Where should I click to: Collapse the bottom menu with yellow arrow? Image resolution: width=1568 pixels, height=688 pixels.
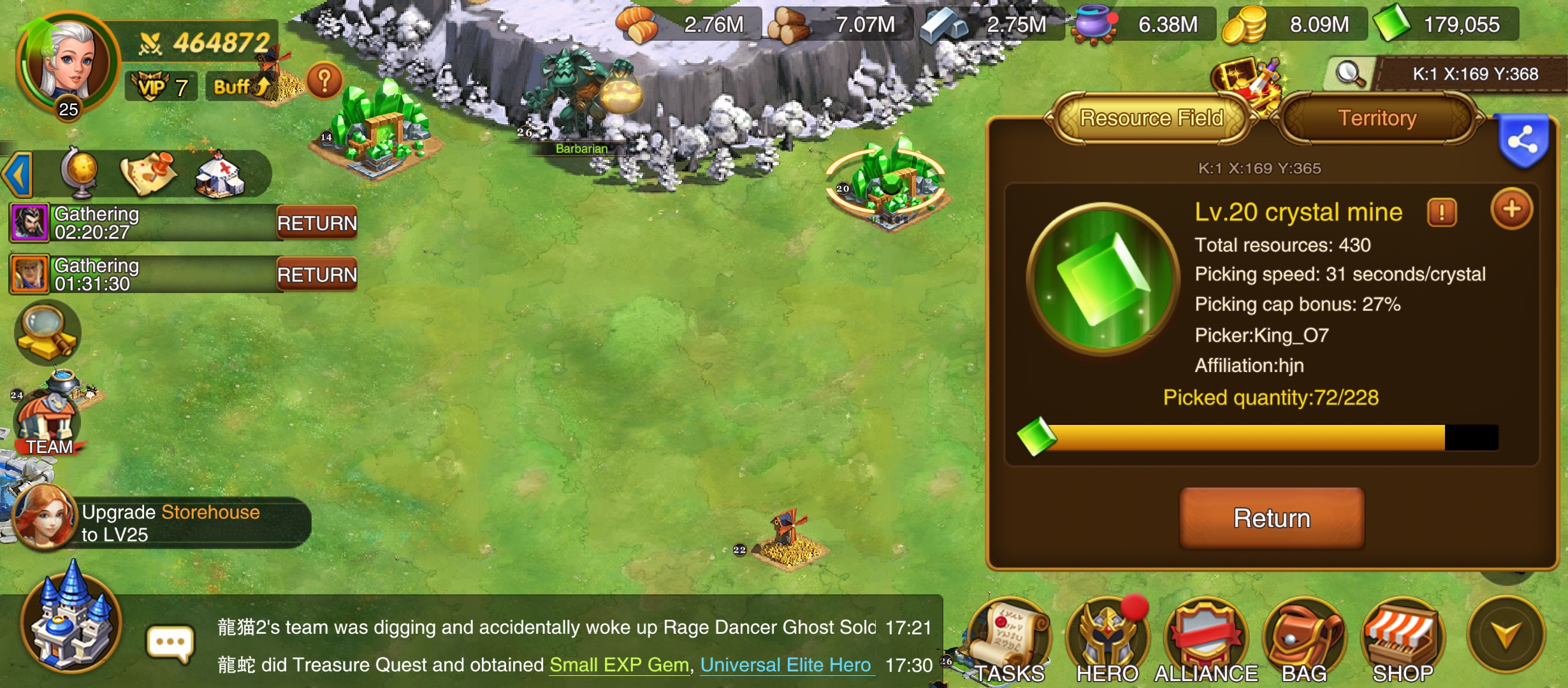point(1506,634)
